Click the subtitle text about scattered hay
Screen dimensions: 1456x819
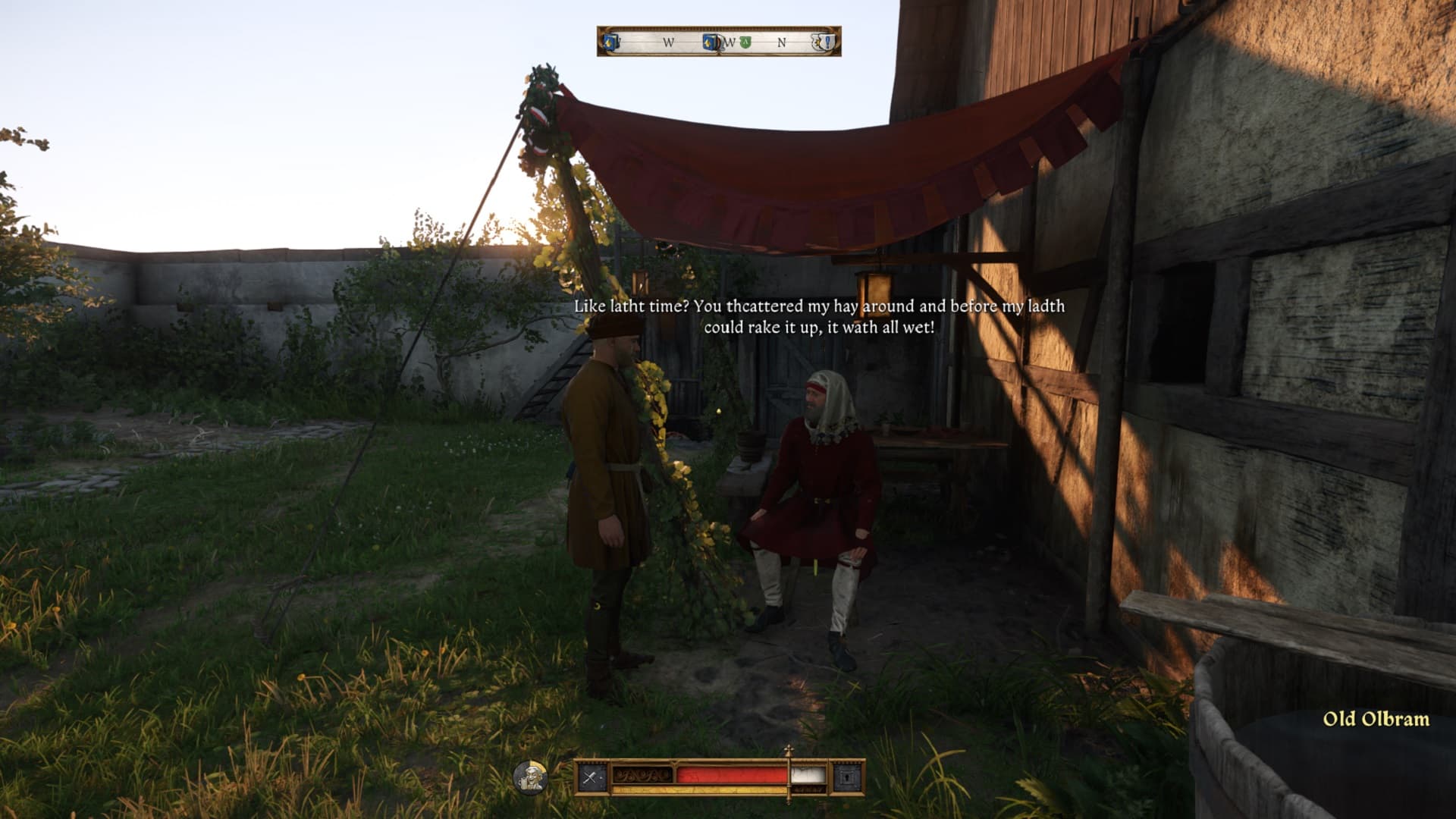(819, 318)
